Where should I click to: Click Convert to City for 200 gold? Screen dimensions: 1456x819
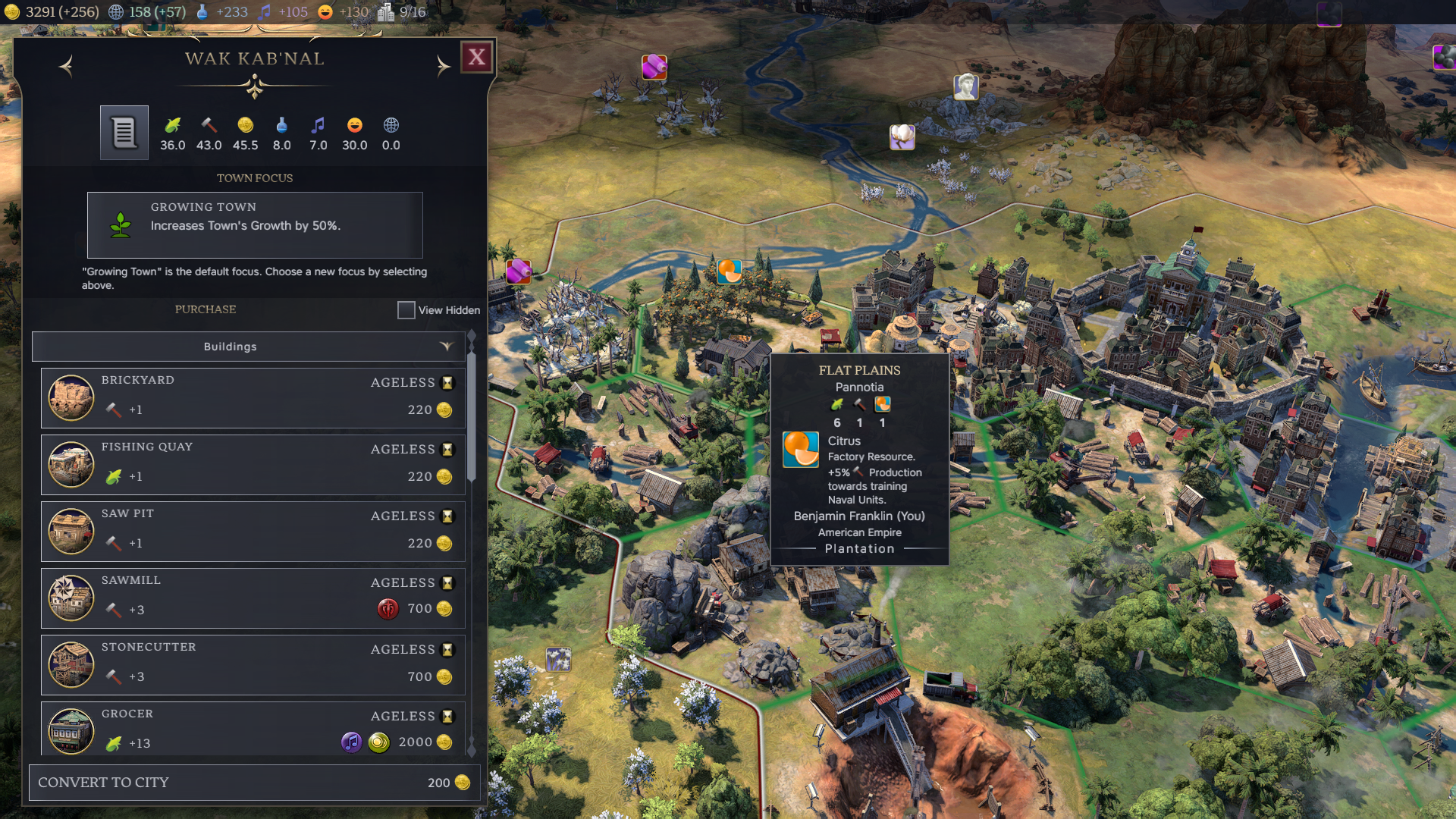coord(254,782)
